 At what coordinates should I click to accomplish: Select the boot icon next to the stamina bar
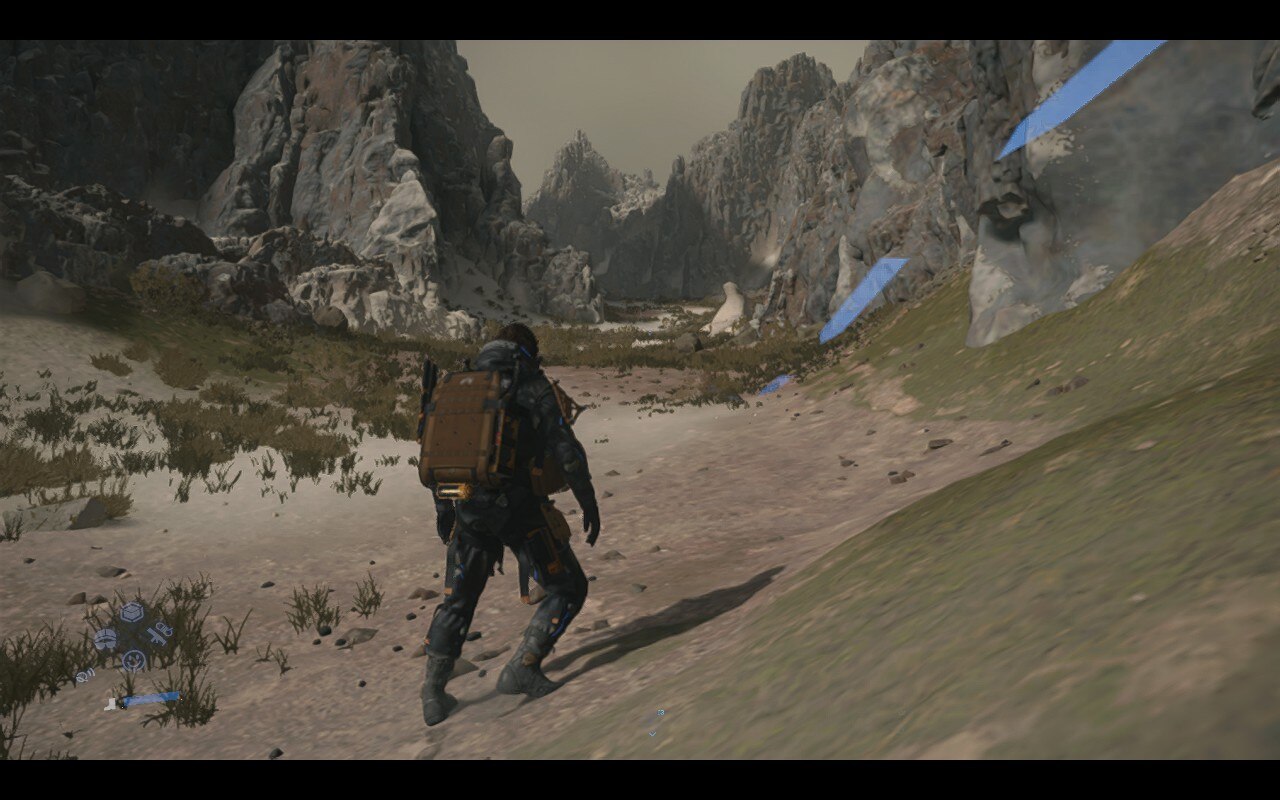click(110, 704)
